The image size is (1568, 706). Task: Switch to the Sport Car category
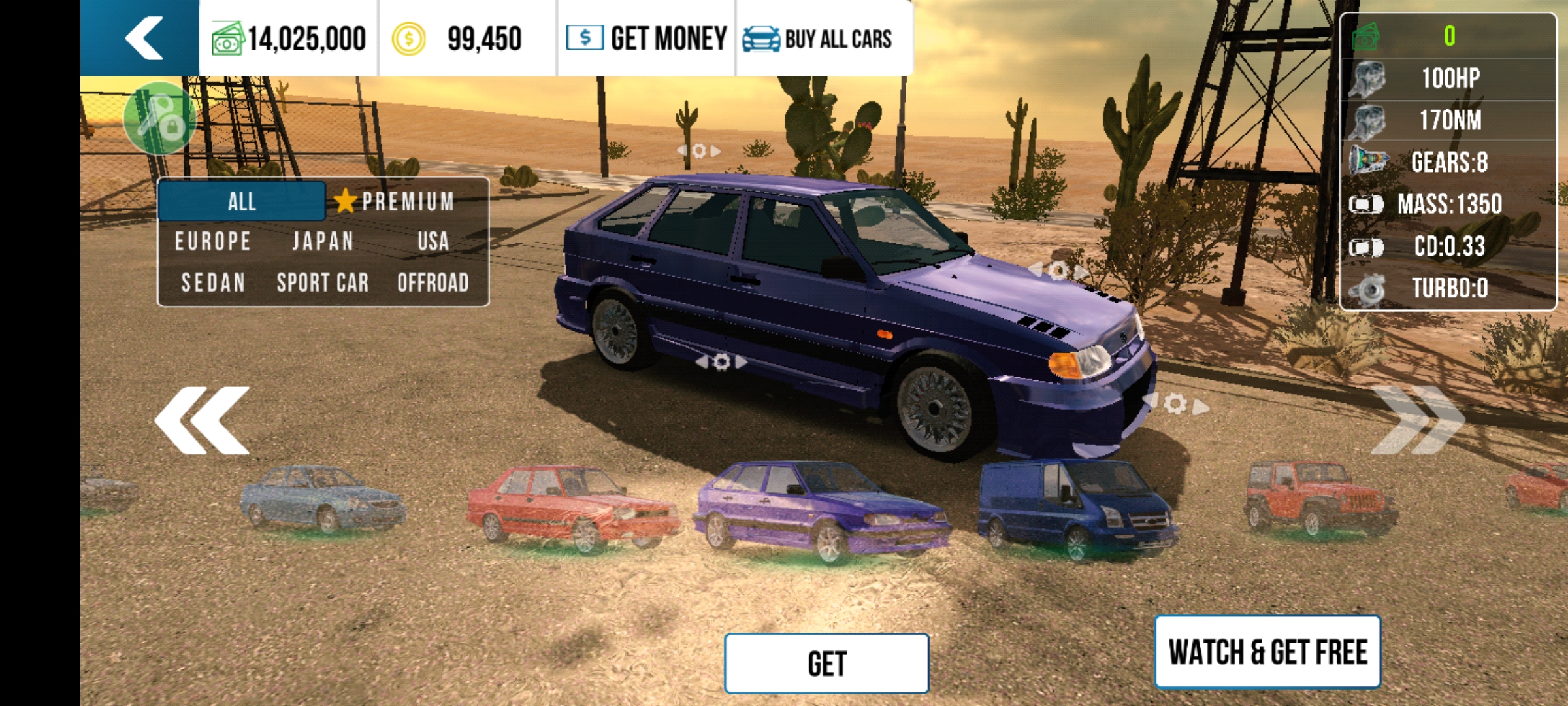[323, 283]
